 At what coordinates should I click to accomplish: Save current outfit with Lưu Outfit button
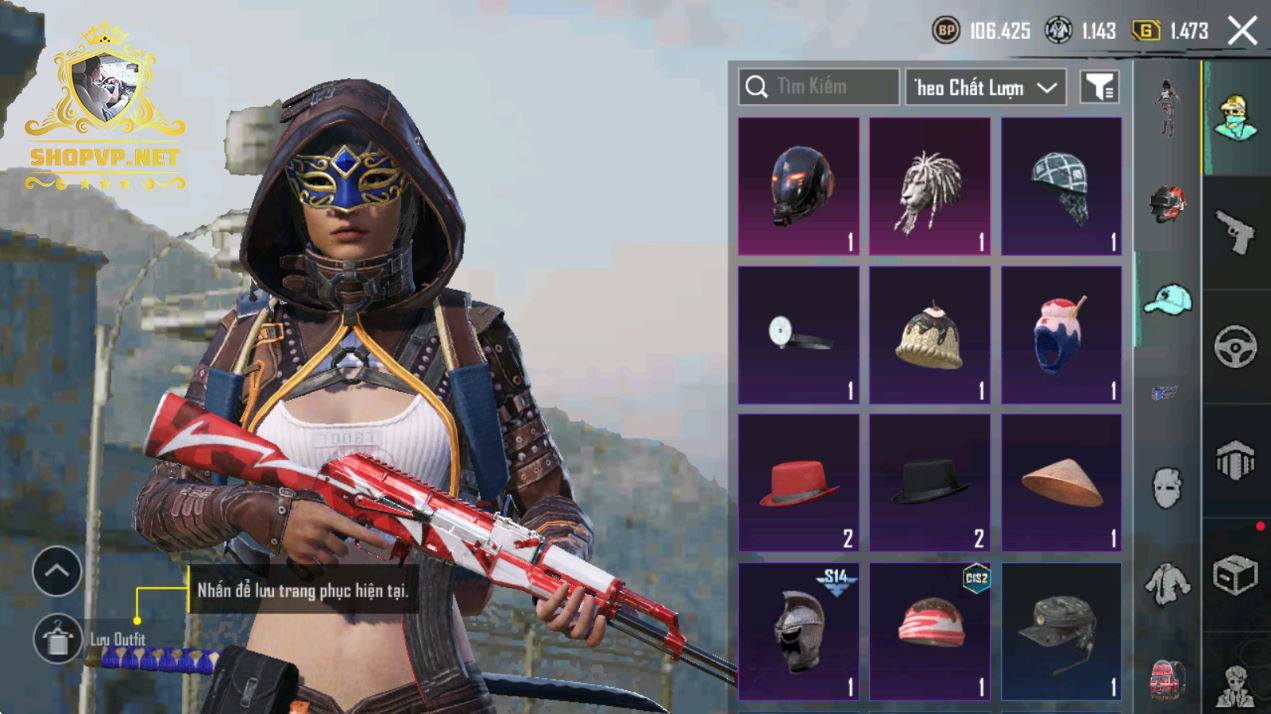coord(58,639)
